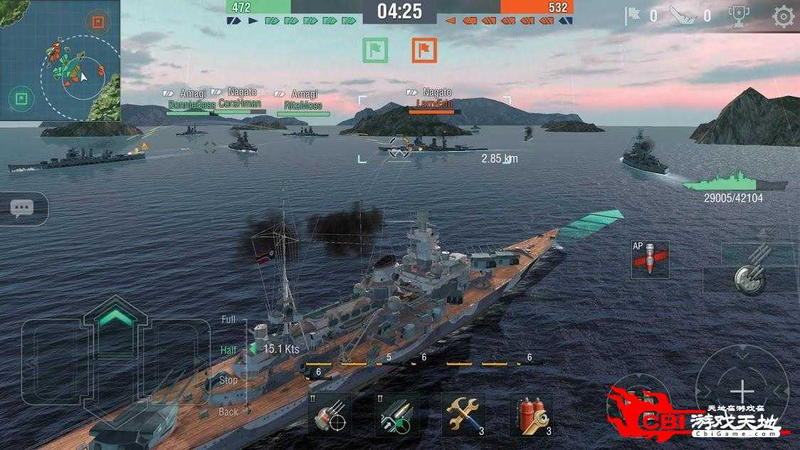Screen dimensions: 800x450
Task: Set engine speed to Full
Action: click(229, 320)
